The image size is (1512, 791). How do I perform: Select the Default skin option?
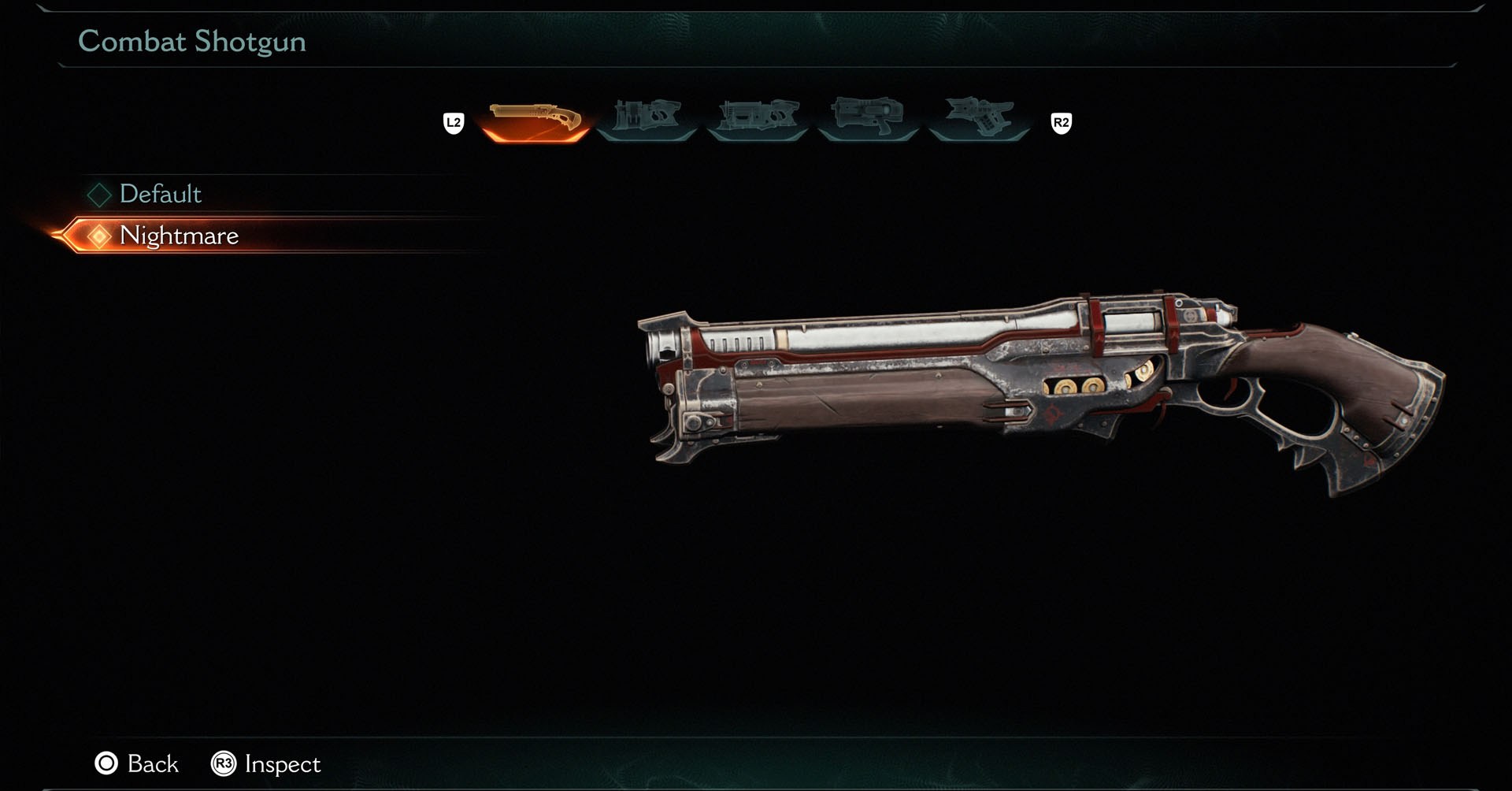click(x=160, y=195)
